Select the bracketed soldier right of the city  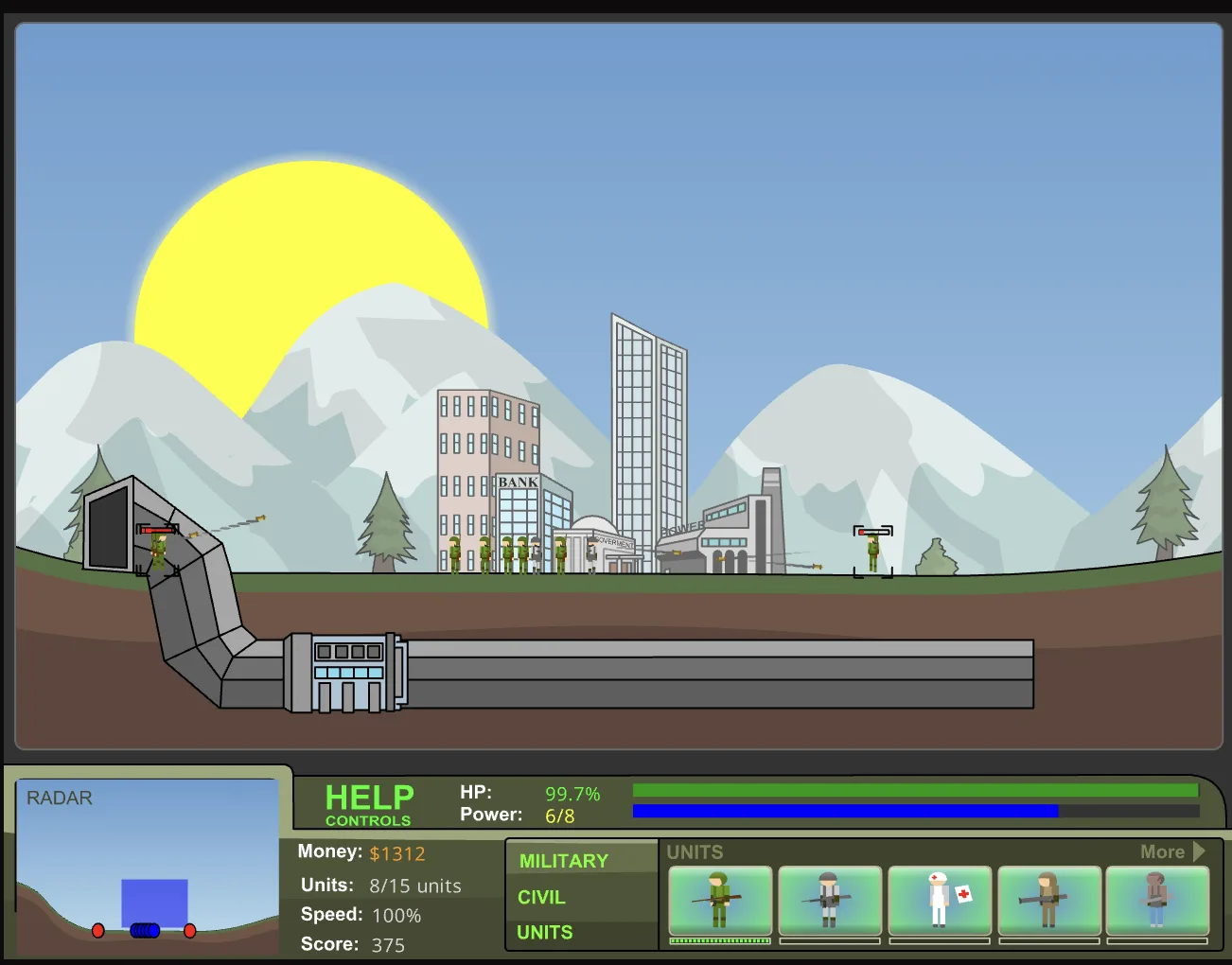click(x=872, y=553)
